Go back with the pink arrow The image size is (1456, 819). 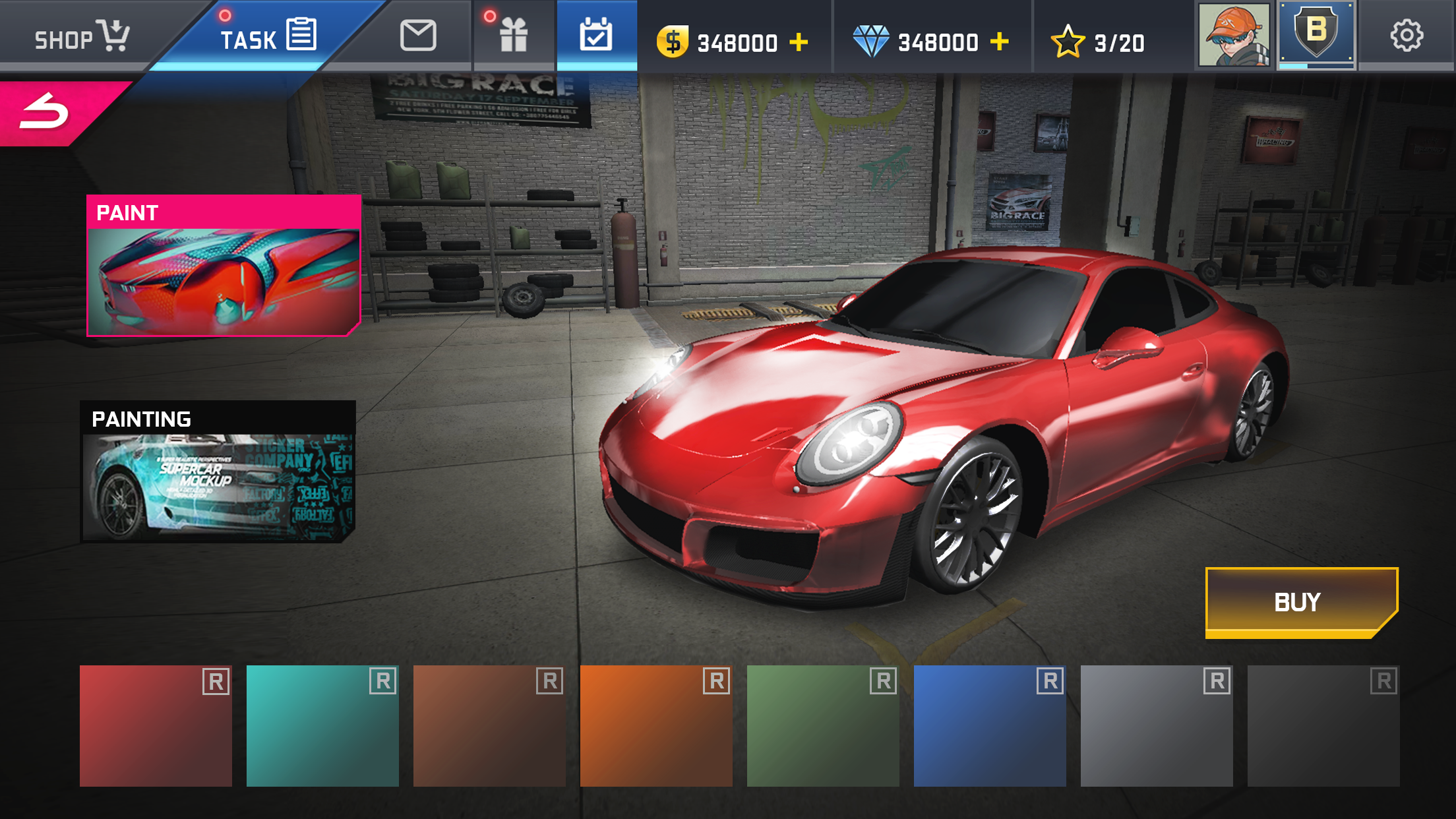pyautogui.click(x=45, y=111)
